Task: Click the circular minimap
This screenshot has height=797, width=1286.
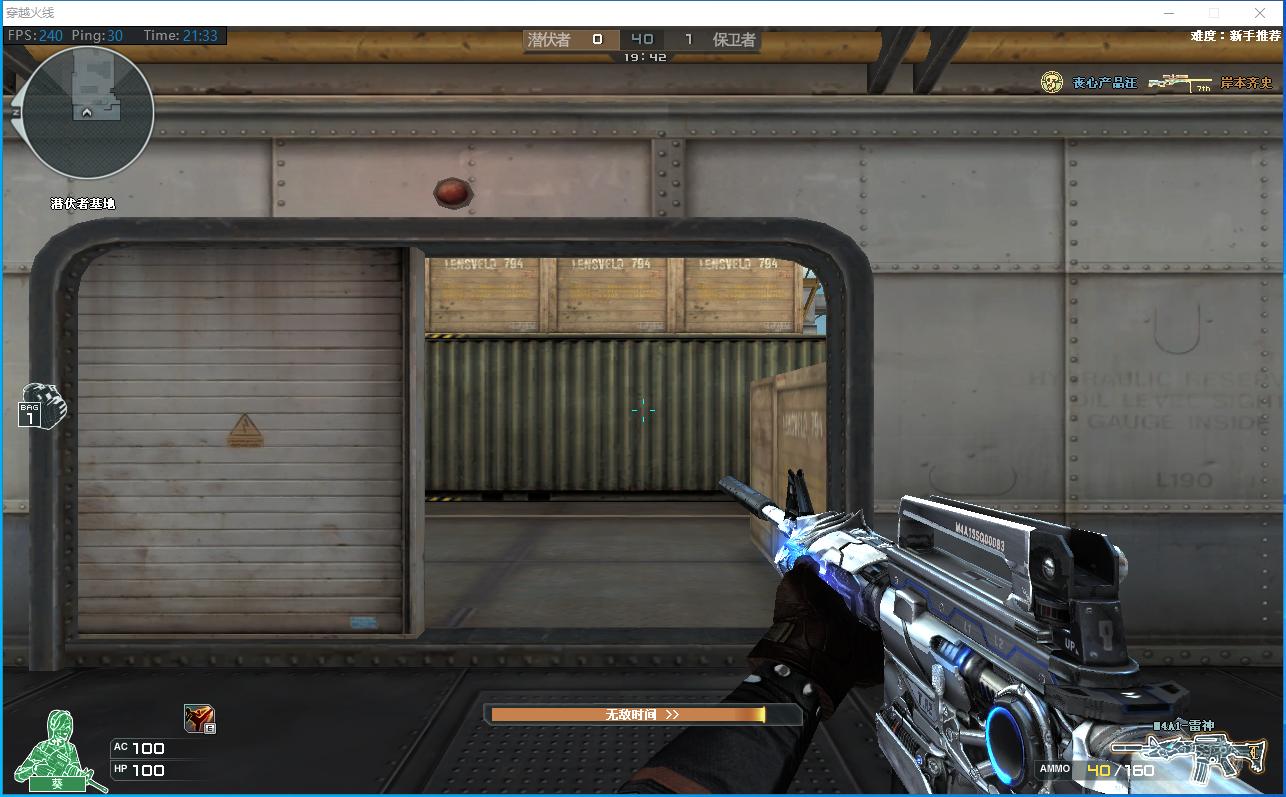Action: [87, 113]
